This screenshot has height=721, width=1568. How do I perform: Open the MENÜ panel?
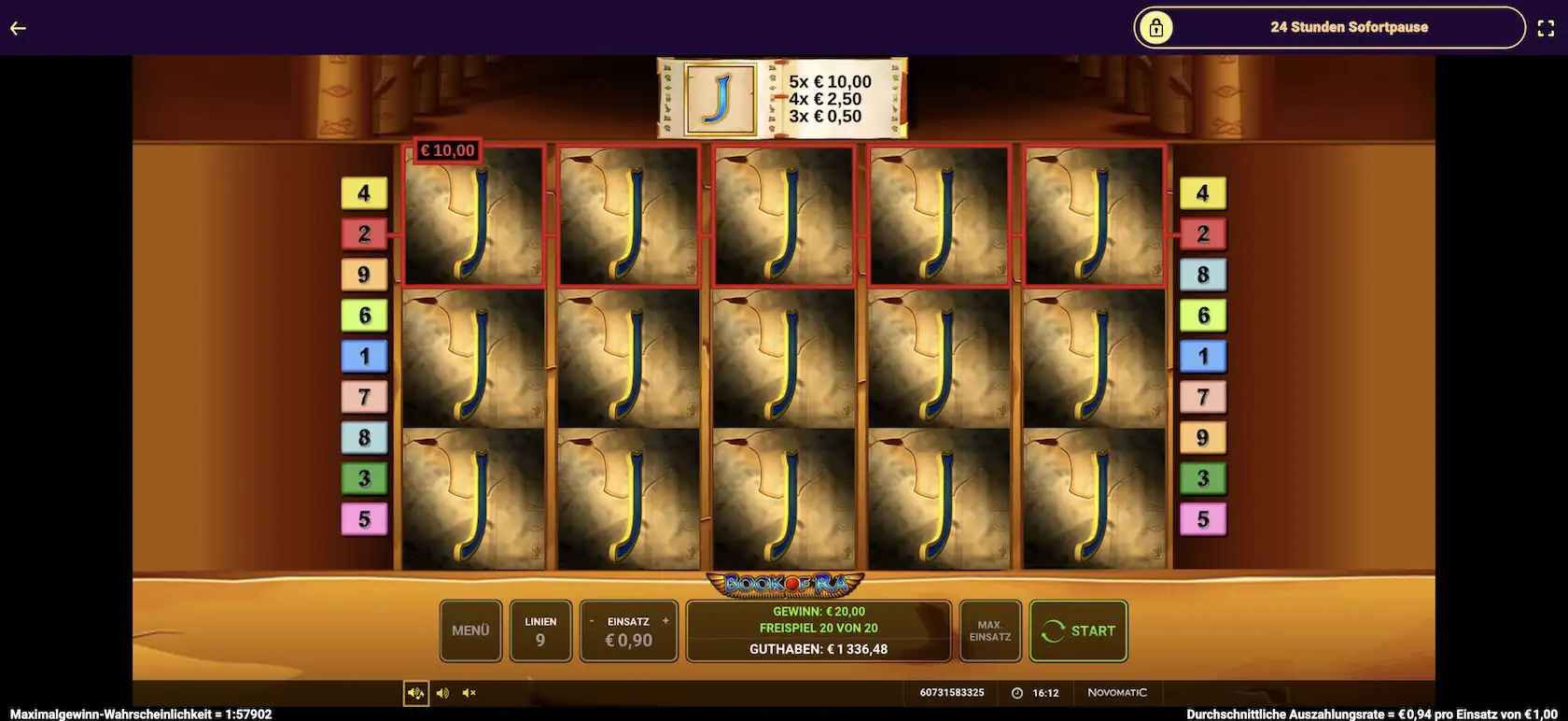pos(470,631)
